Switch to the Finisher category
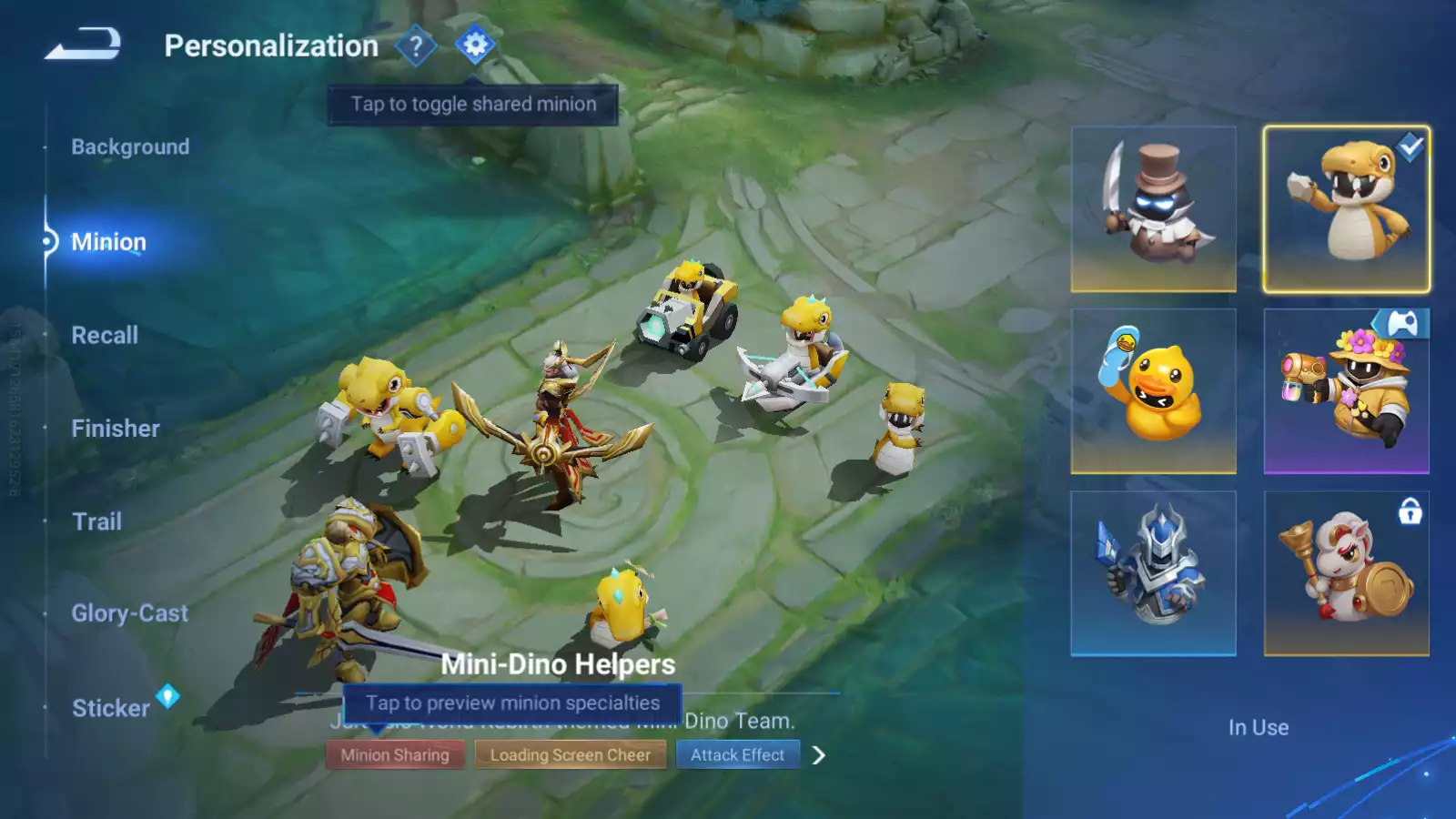 point(116,429)
